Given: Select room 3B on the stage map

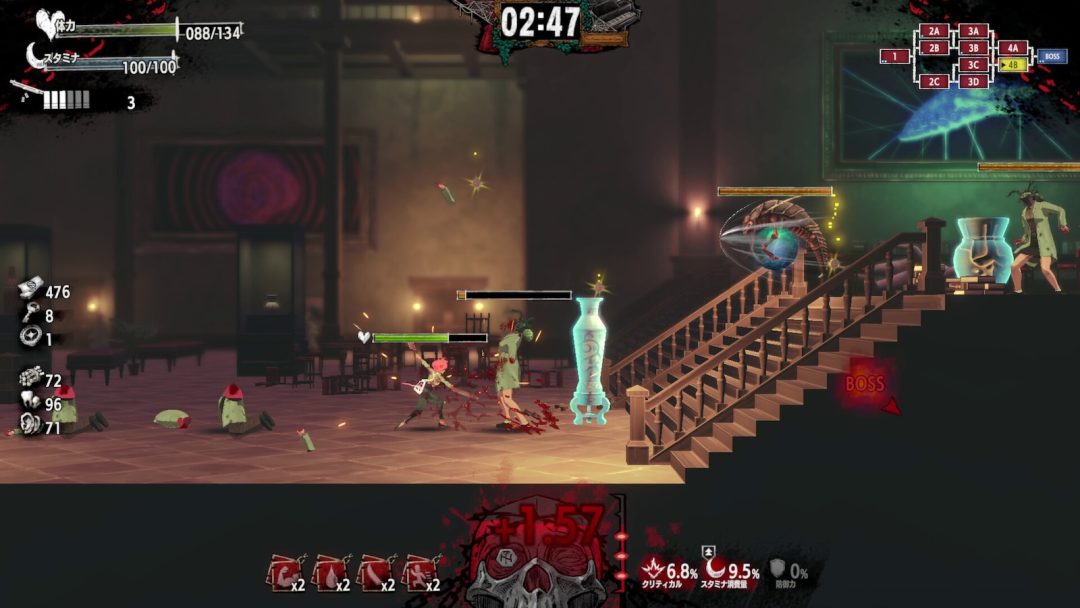Looking at the screenshot, I should [973, 48].
